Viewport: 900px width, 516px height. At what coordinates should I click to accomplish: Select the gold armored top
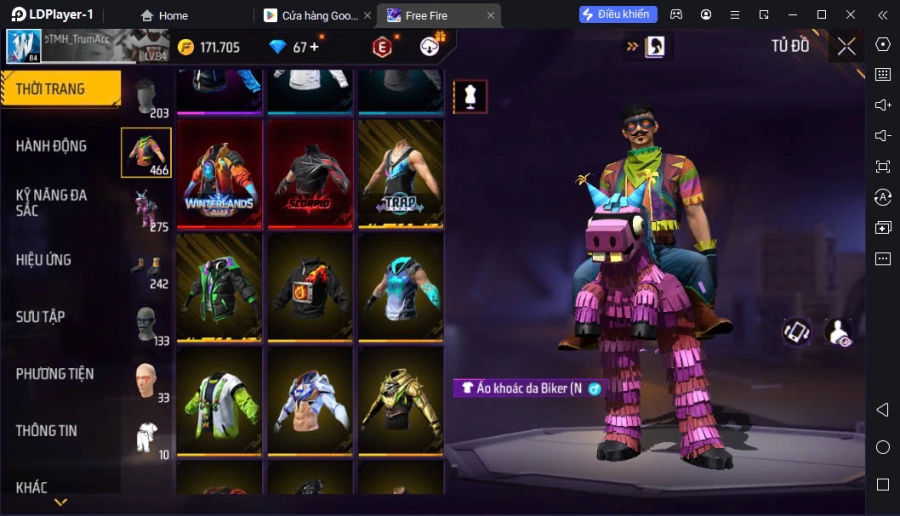point(400,401)
